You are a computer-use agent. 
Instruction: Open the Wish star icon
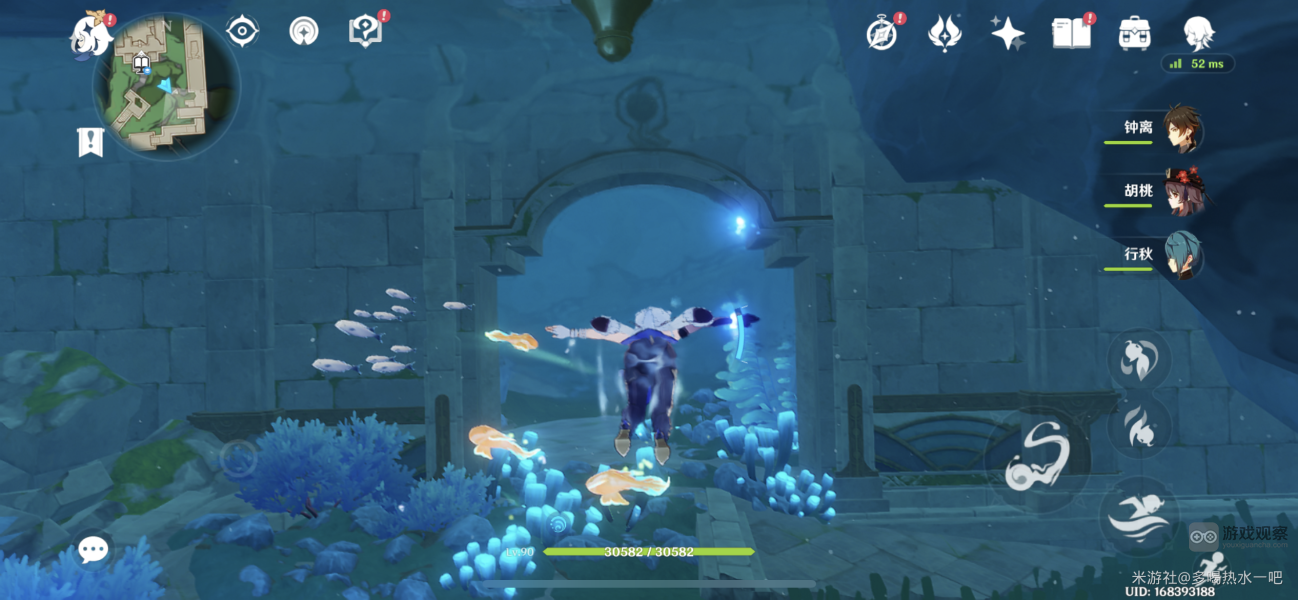[x=1007, y=34]
